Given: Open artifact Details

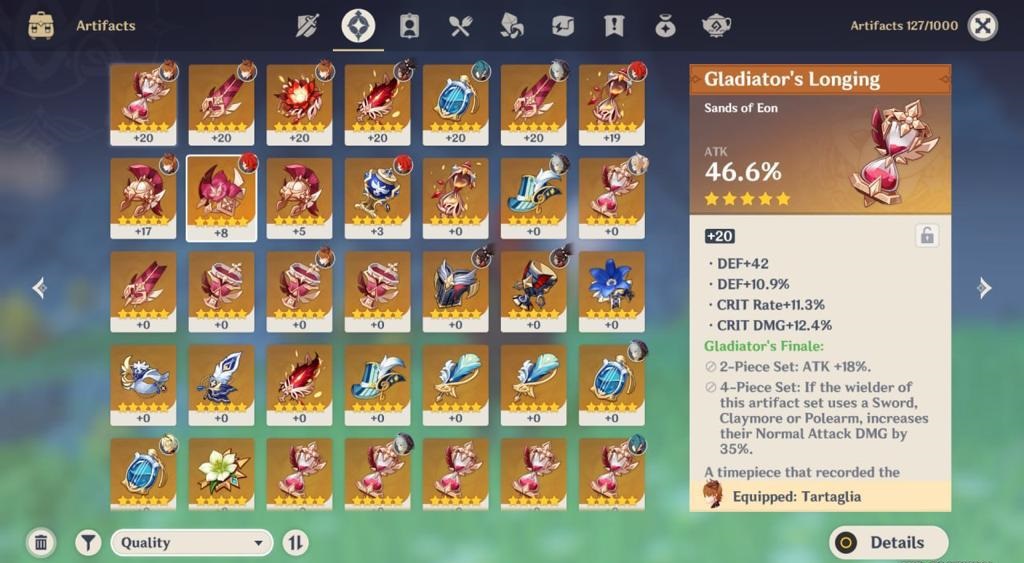Looking at the screenshot, I should tap(888, 542).
